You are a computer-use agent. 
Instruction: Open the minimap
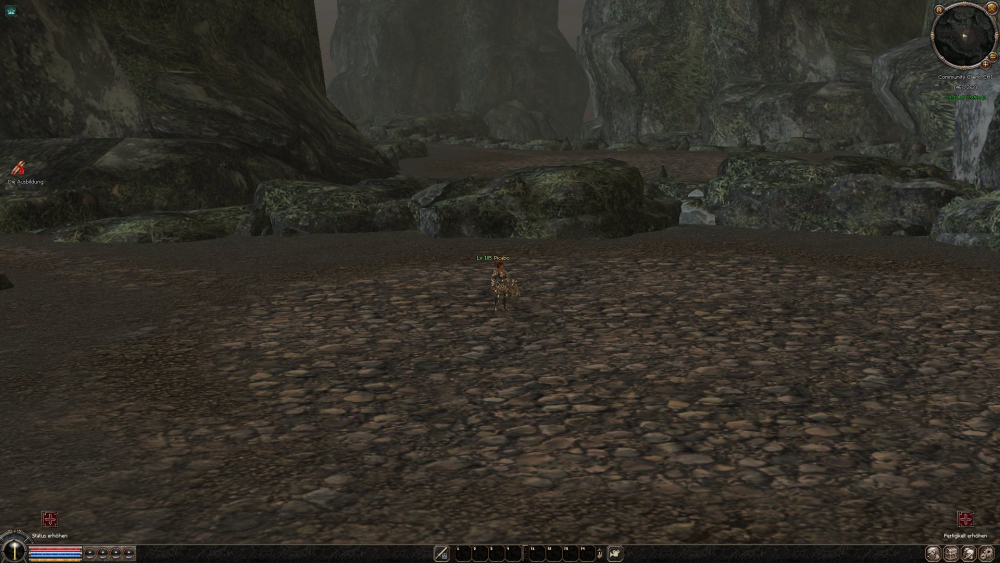point(964,35)
